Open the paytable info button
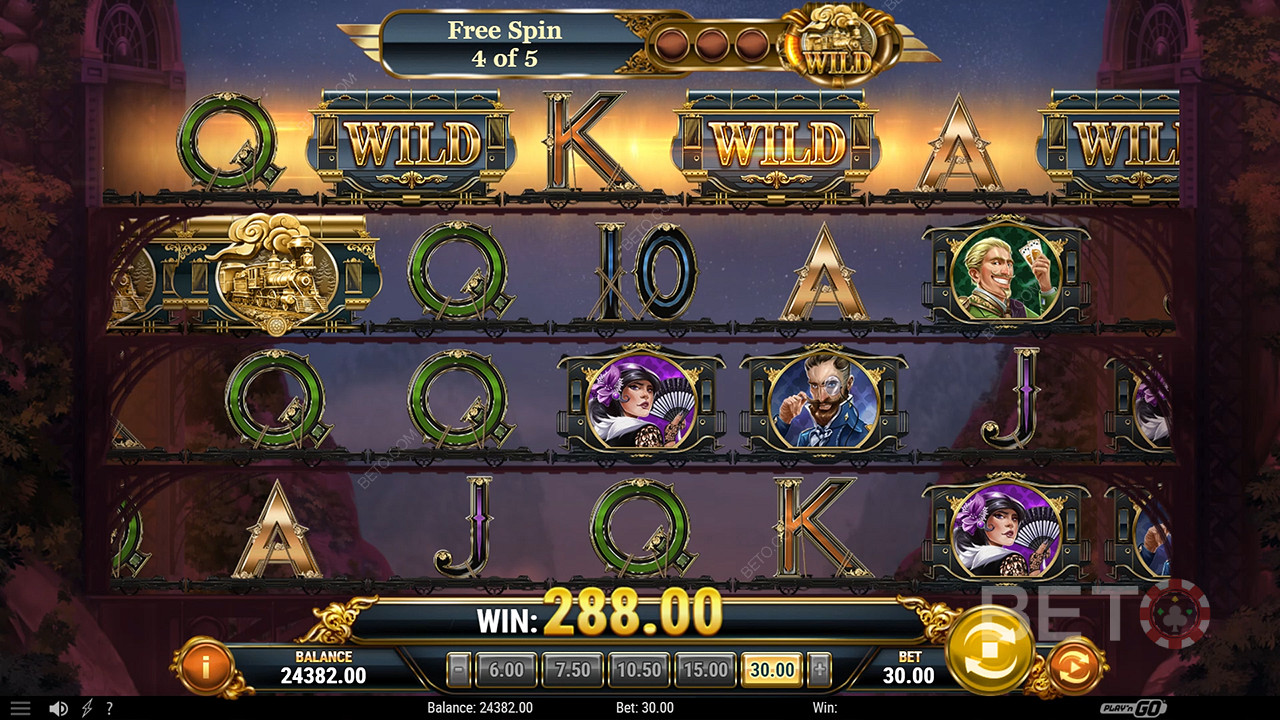The width and height of the screenshot is (1280, 720). 205,666
